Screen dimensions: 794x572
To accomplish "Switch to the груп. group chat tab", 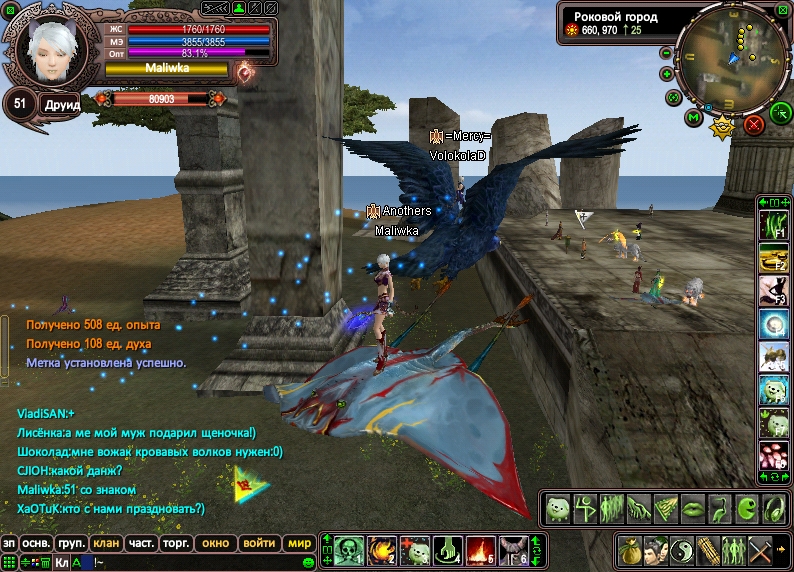I will (x=70, y=543).
